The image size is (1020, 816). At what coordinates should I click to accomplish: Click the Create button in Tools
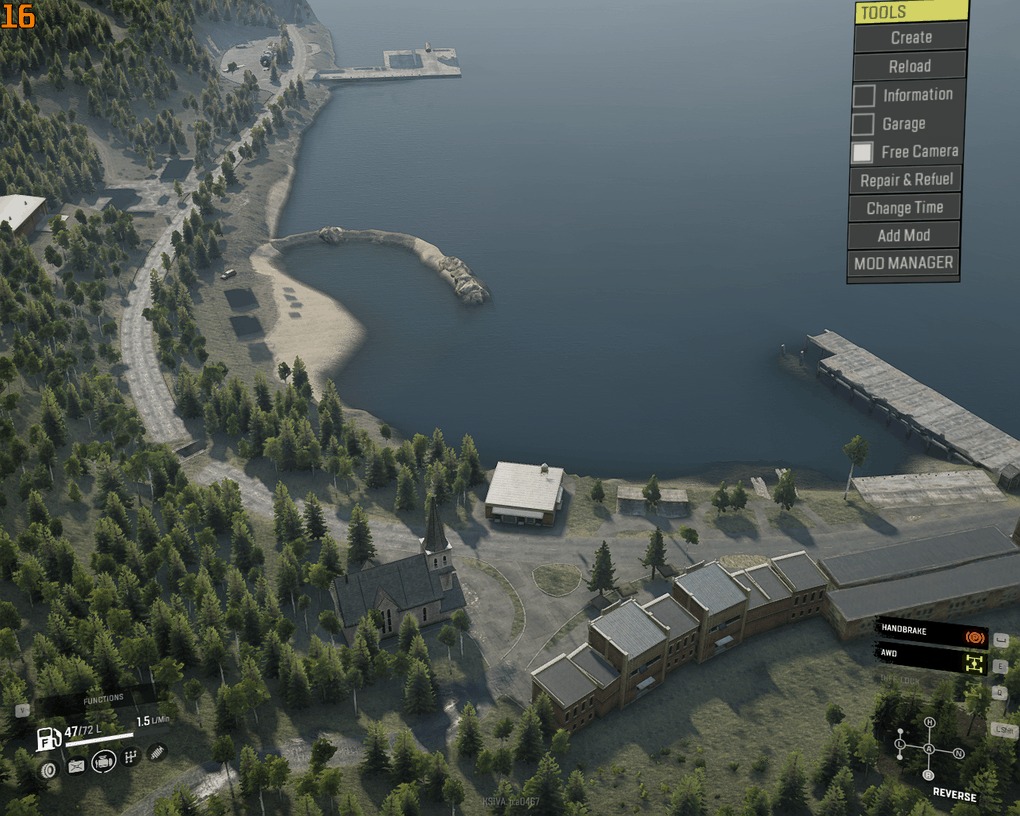pyautogui.click(x=910, y=38)
